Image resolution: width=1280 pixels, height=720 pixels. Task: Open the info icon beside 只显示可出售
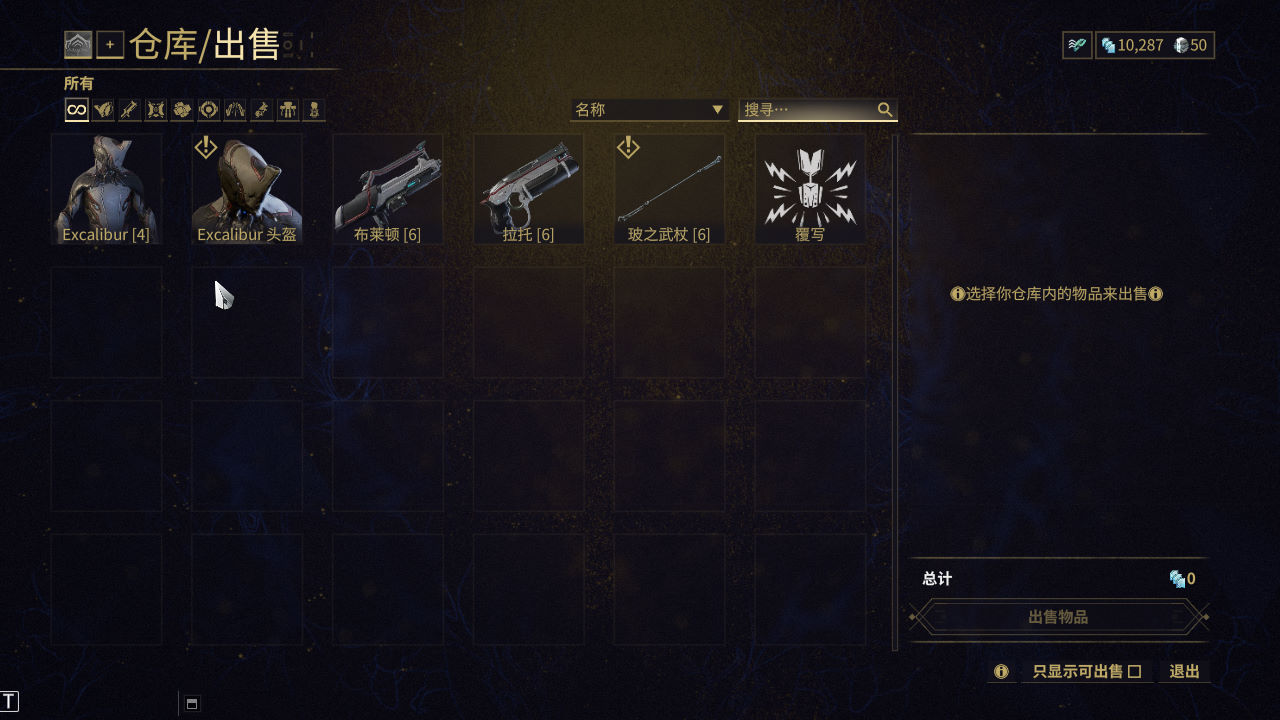click(x=1001, y=672)
